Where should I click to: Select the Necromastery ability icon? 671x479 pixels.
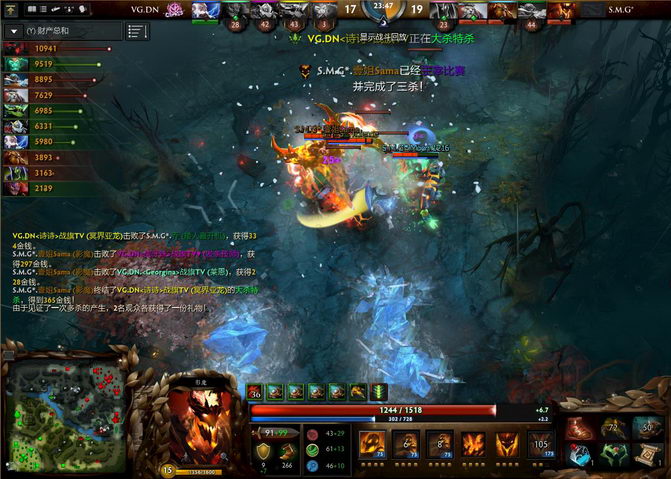pos(473,443)
